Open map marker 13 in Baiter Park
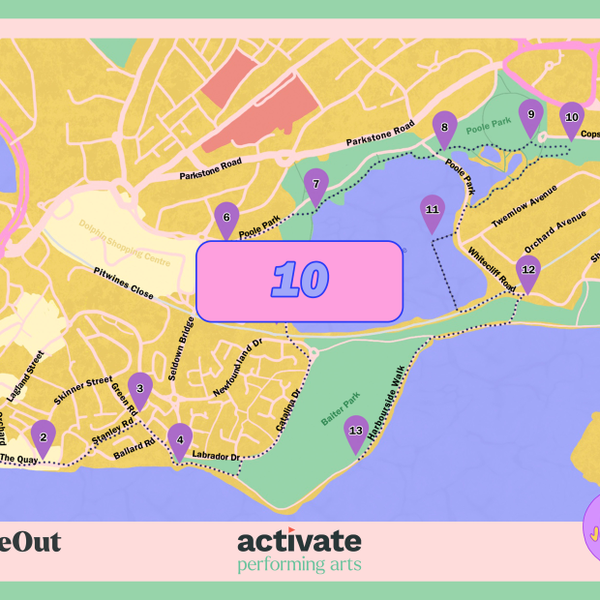The image size is (600, 600). pyautogui.click(x=355, y=432)
